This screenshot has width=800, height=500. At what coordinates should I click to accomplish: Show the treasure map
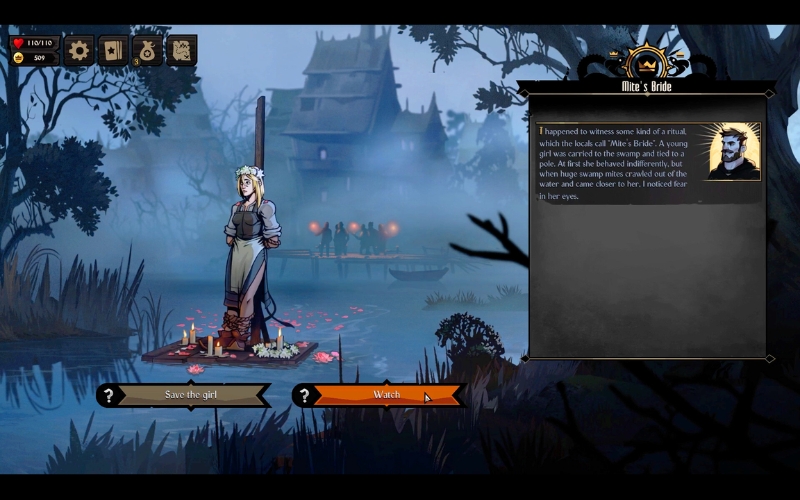tap(181, 50)
